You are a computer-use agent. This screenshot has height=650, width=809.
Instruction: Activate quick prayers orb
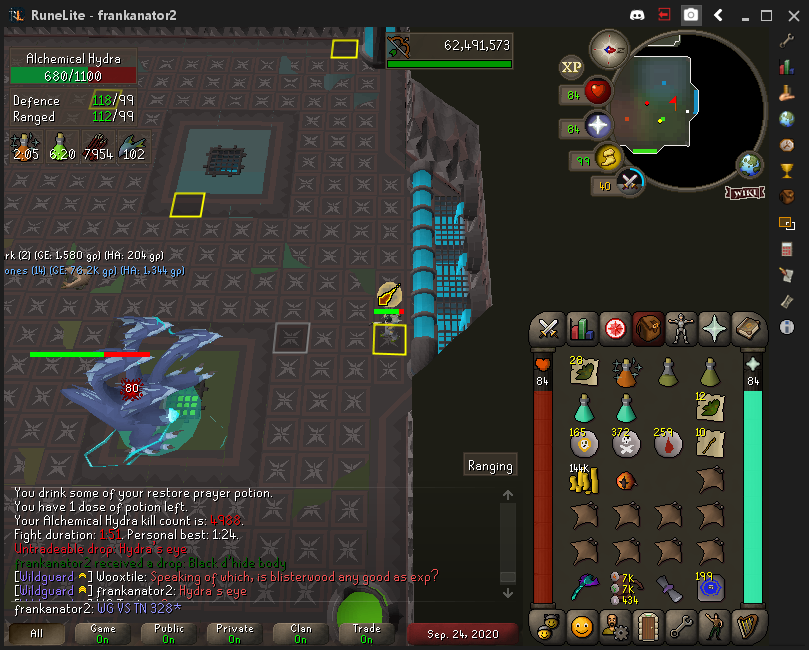(x=598, y=127)
